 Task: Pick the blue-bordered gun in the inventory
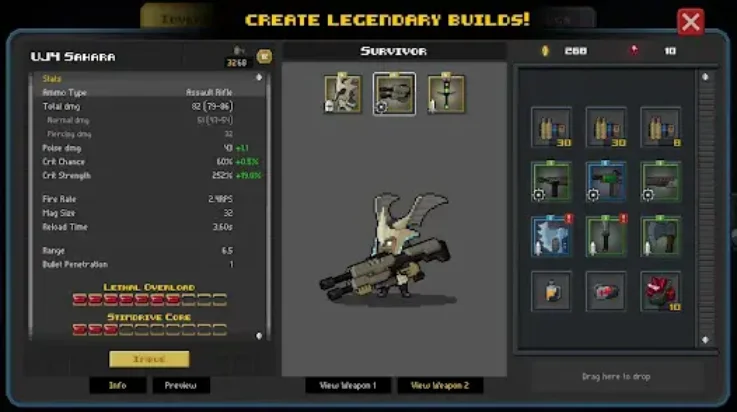point(606,182)
